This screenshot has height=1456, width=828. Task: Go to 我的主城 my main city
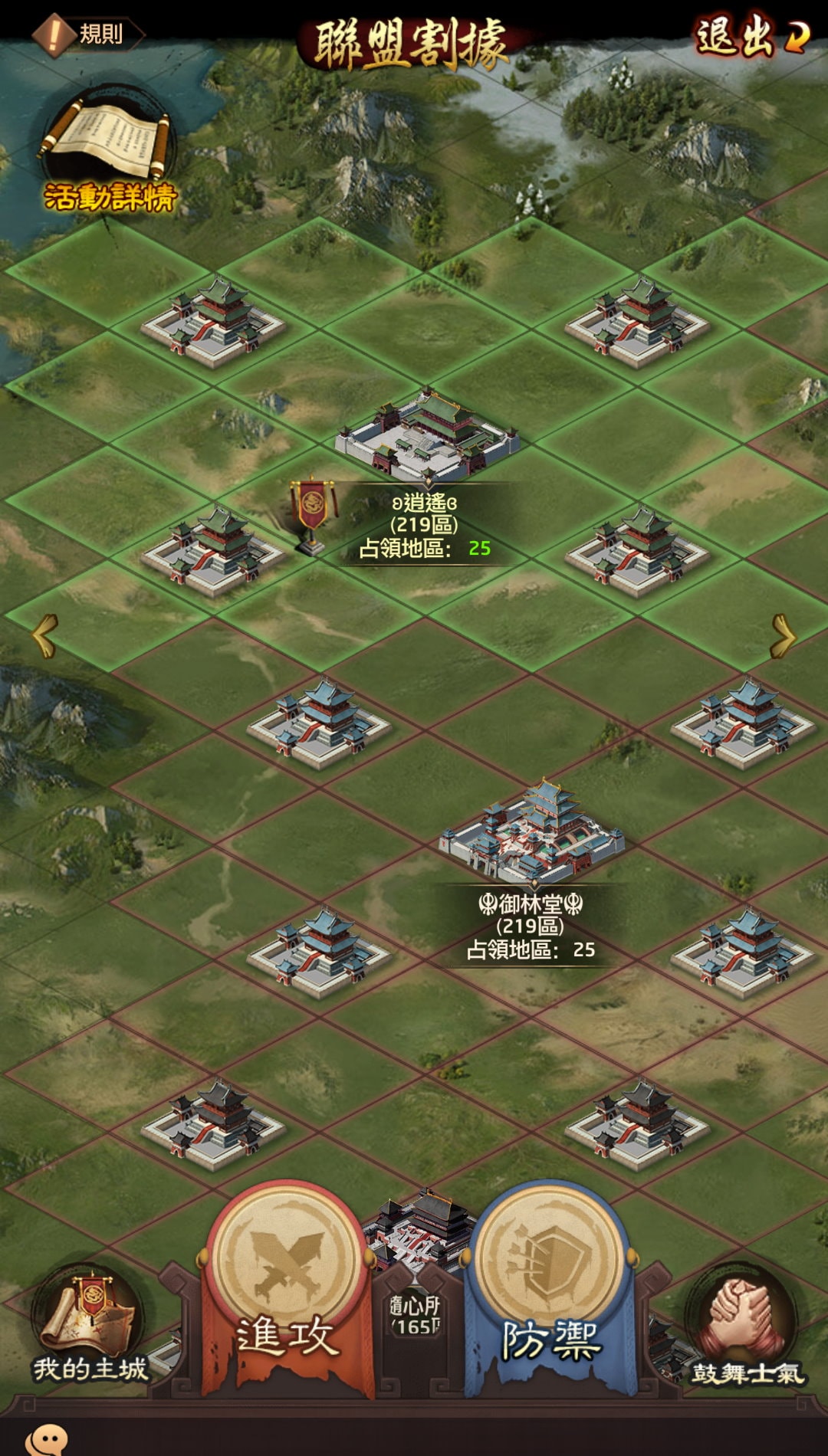pos(88,1326)
